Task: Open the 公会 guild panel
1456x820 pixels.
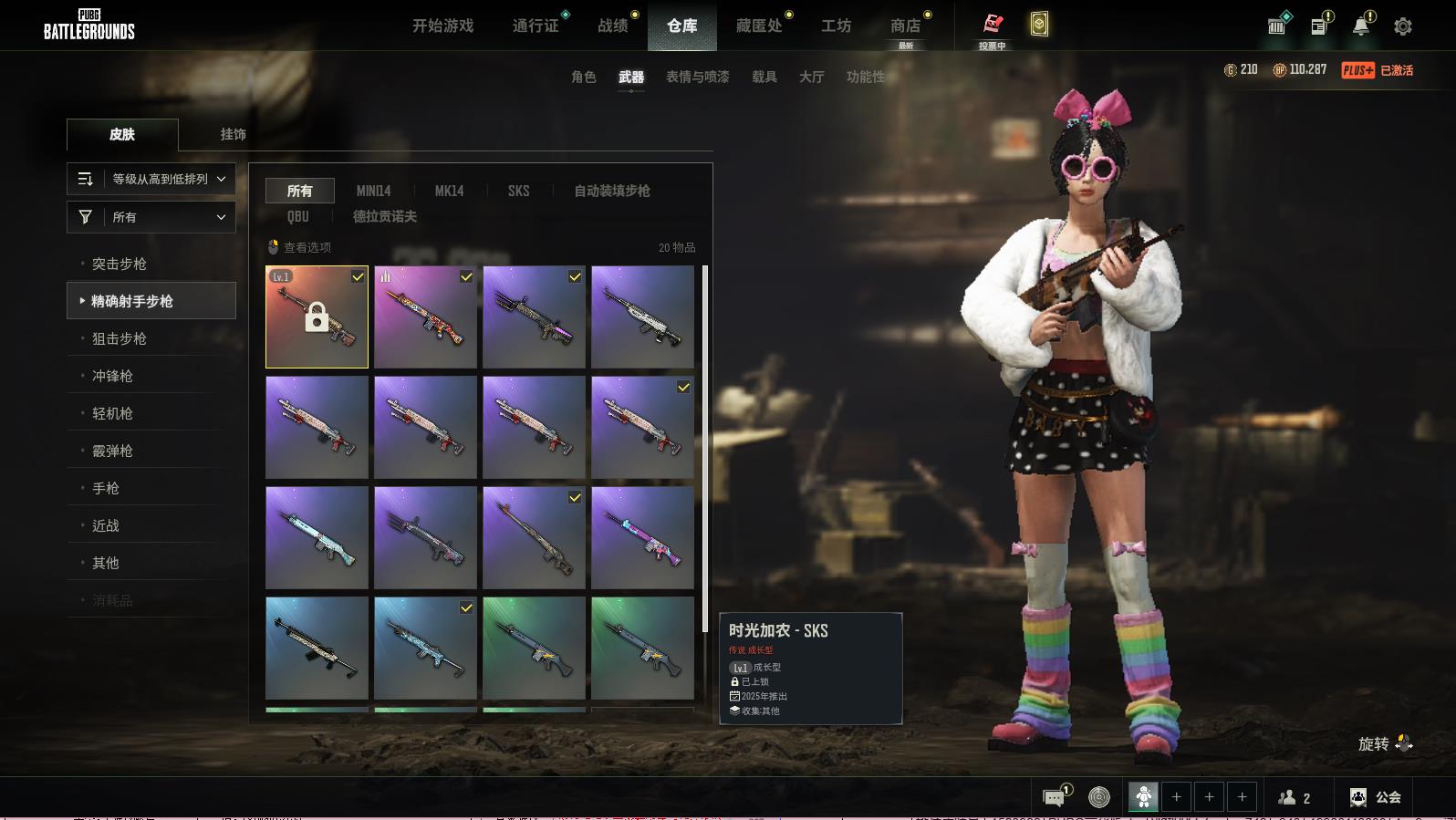Action: point(1376,797)
